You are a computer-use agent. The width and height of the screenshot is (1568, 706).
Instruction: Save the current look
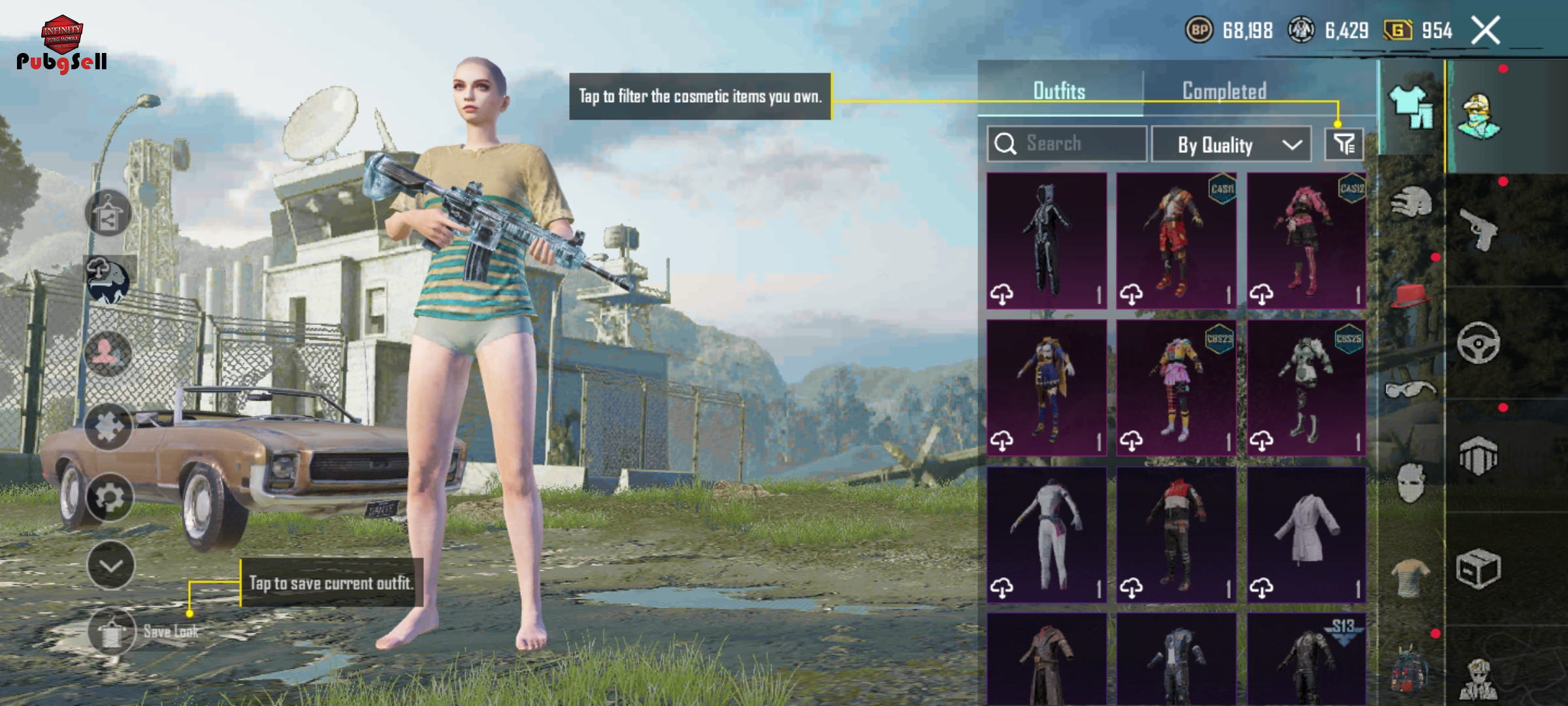pyautogui.click(x=112, y=631)
